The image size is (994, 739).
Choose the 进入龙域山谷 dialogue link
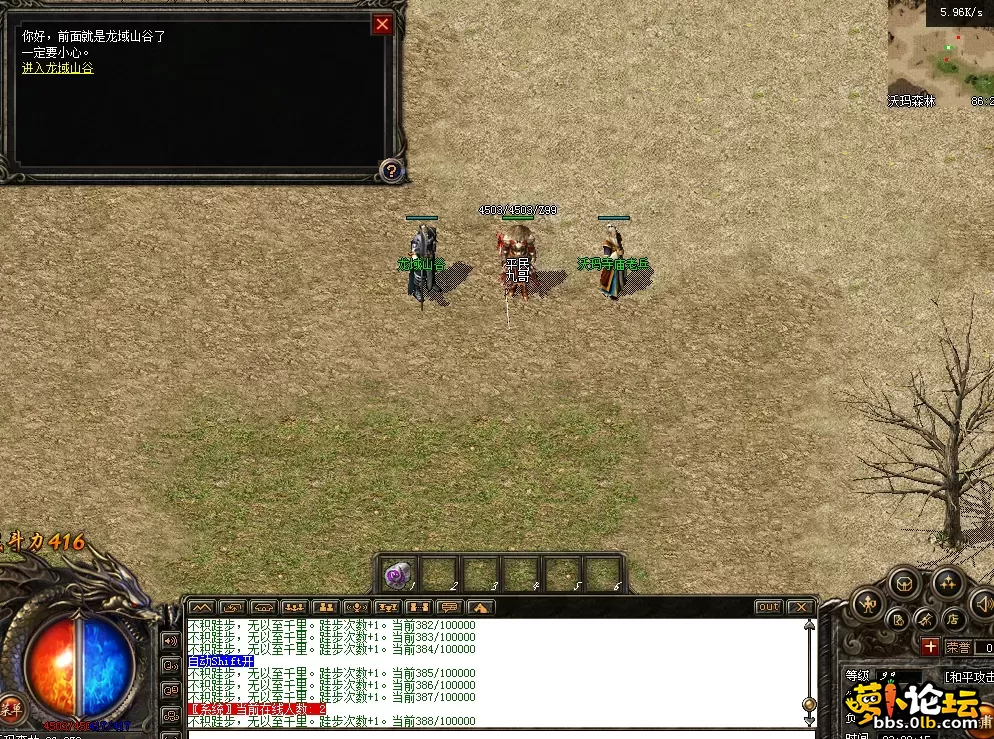(x=58, y=68)
